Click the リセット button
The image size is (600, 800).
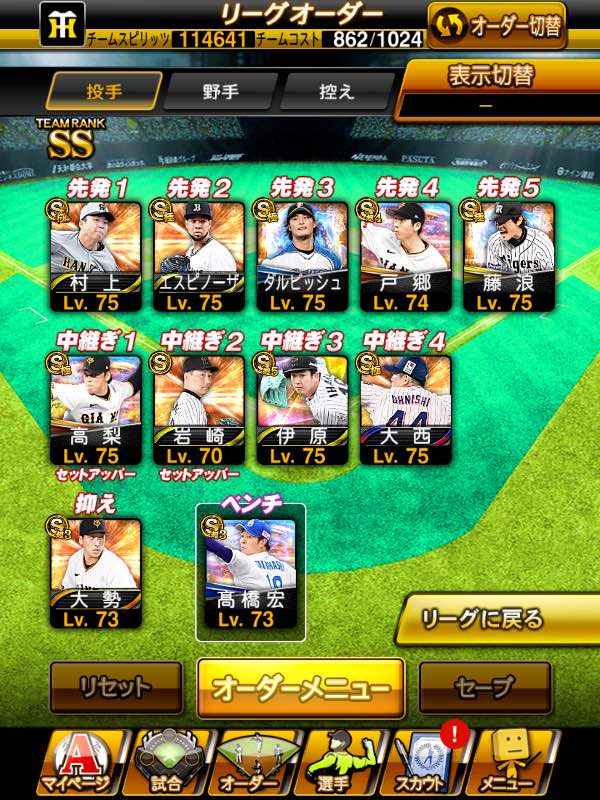116,687
